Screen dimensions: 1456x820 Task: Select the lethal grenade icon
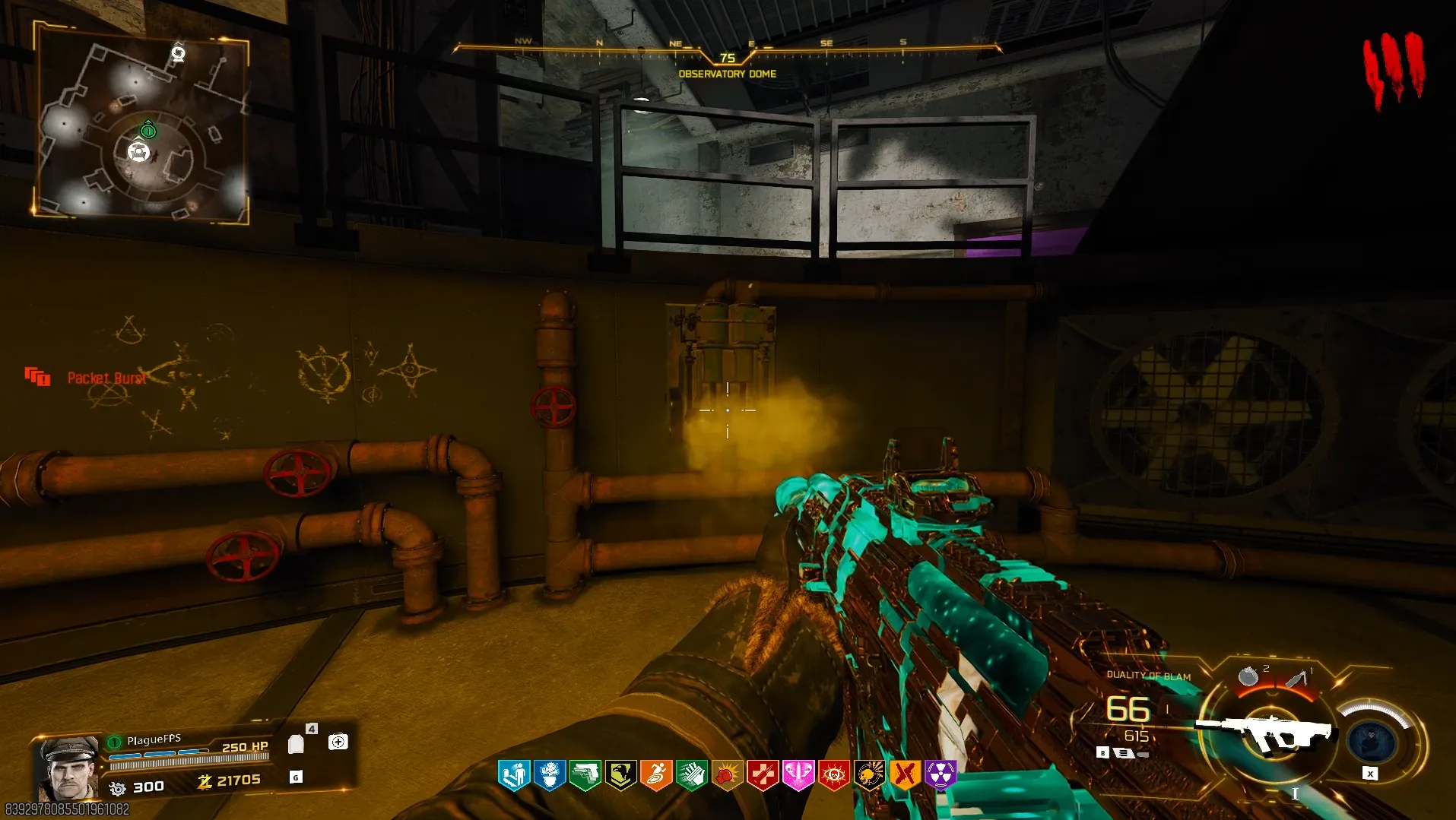(x=1248, y=676)
